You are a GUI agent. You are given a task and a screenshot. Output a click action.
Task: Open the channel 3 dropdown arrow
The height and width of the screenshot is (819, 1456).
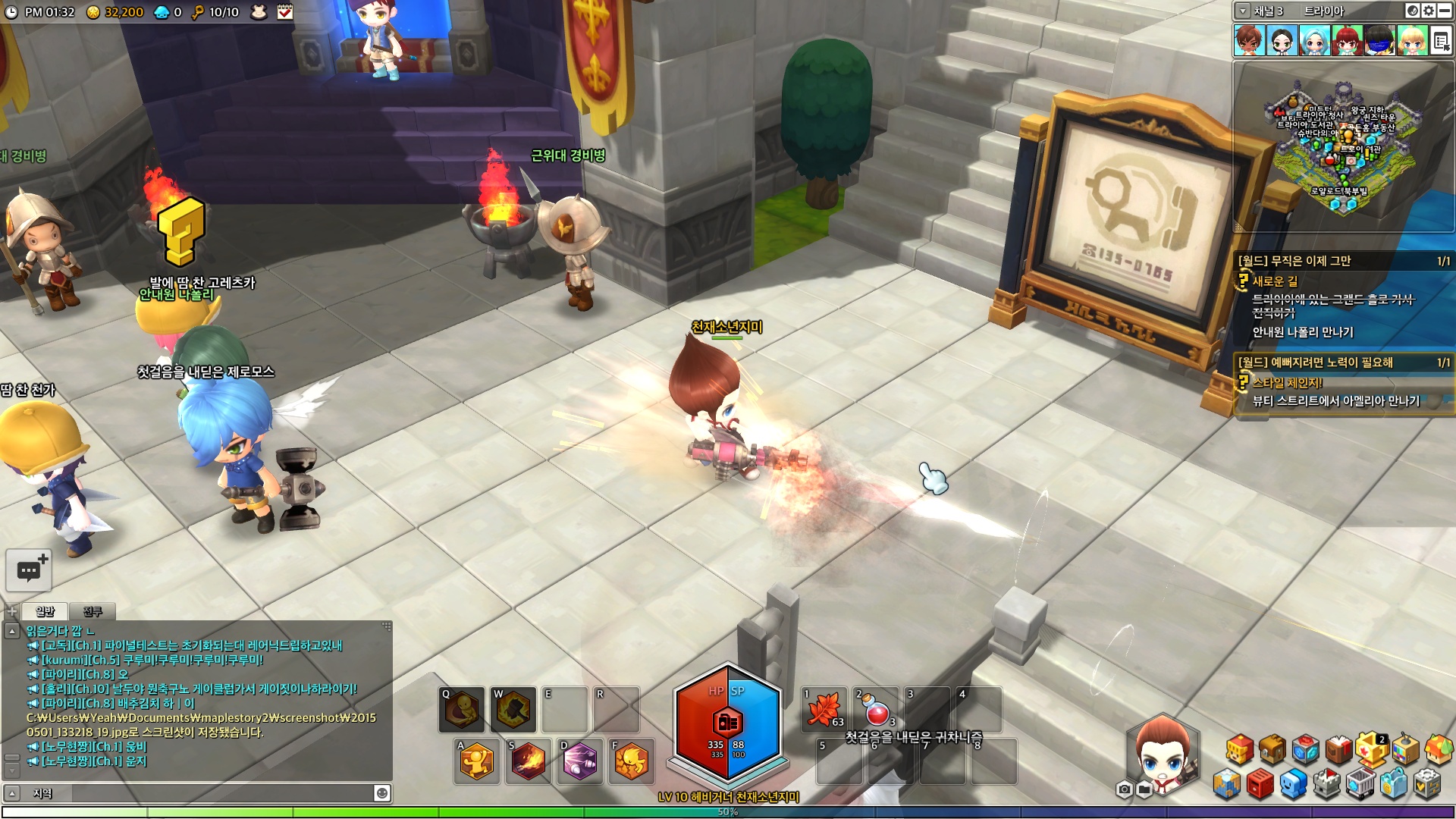click(x=1243, y=11)
